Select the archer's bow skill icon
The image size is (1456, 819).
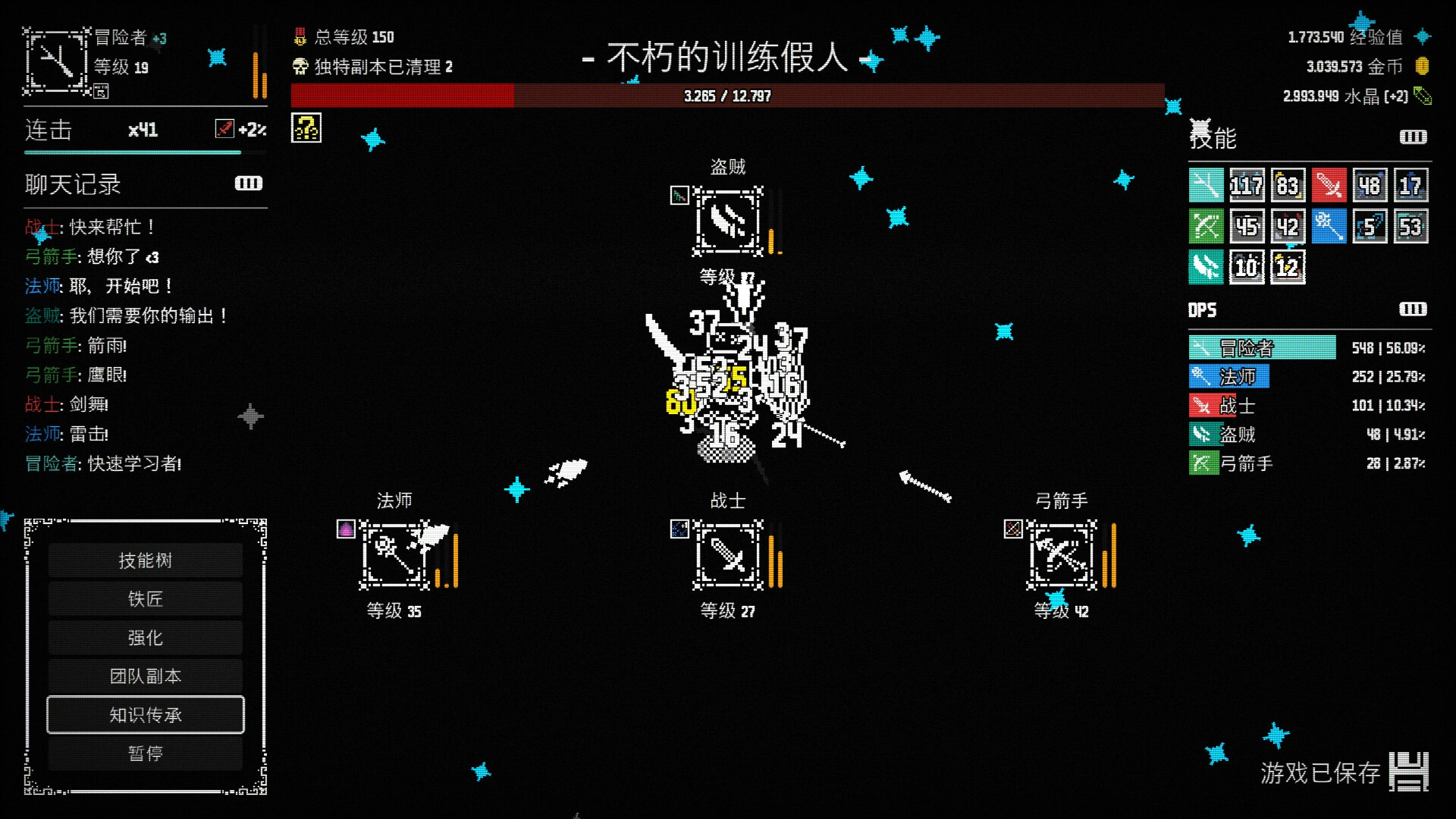tap(1206, 227)
